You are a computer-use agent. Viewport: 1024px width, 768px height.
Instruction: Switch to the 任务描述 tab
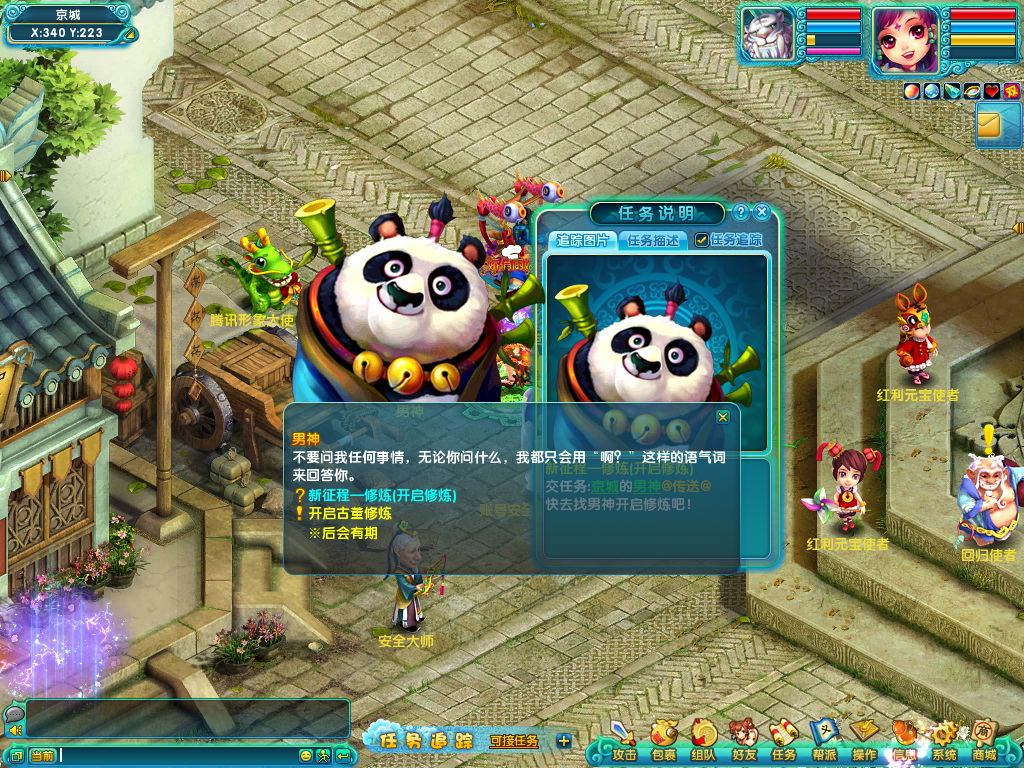click(653, 240)
